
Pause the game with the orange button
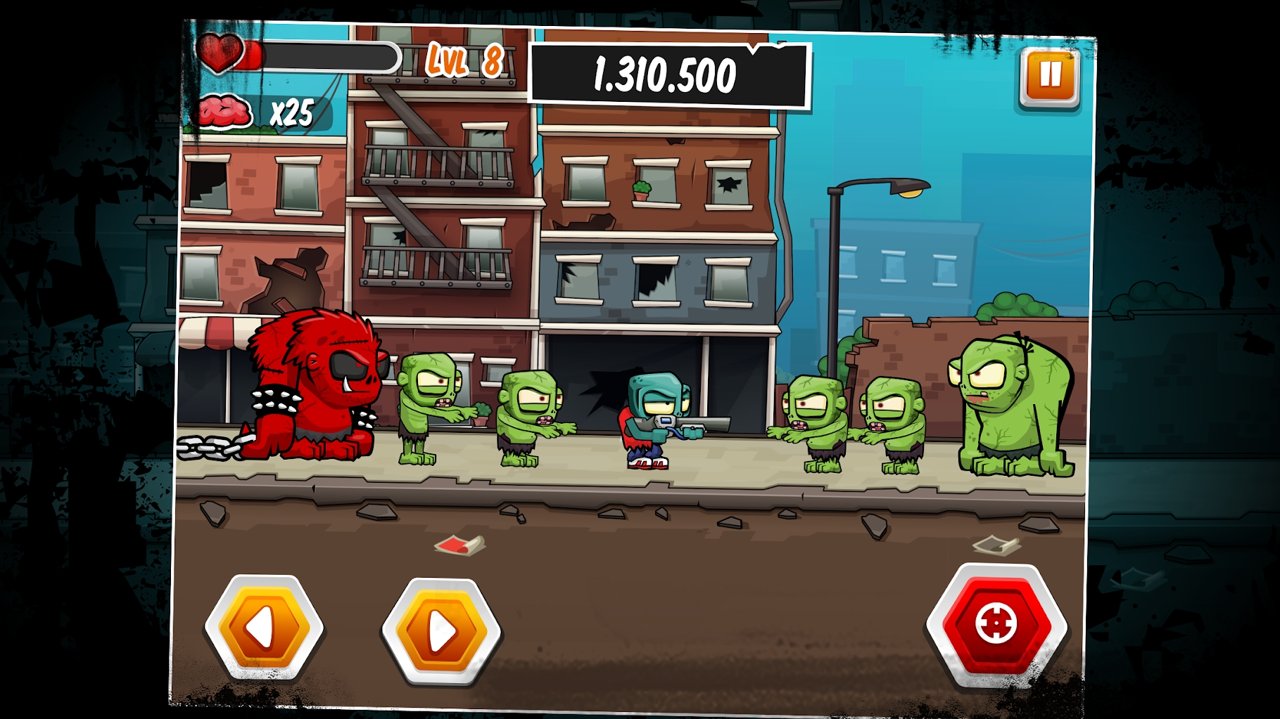click(1049, 76)
